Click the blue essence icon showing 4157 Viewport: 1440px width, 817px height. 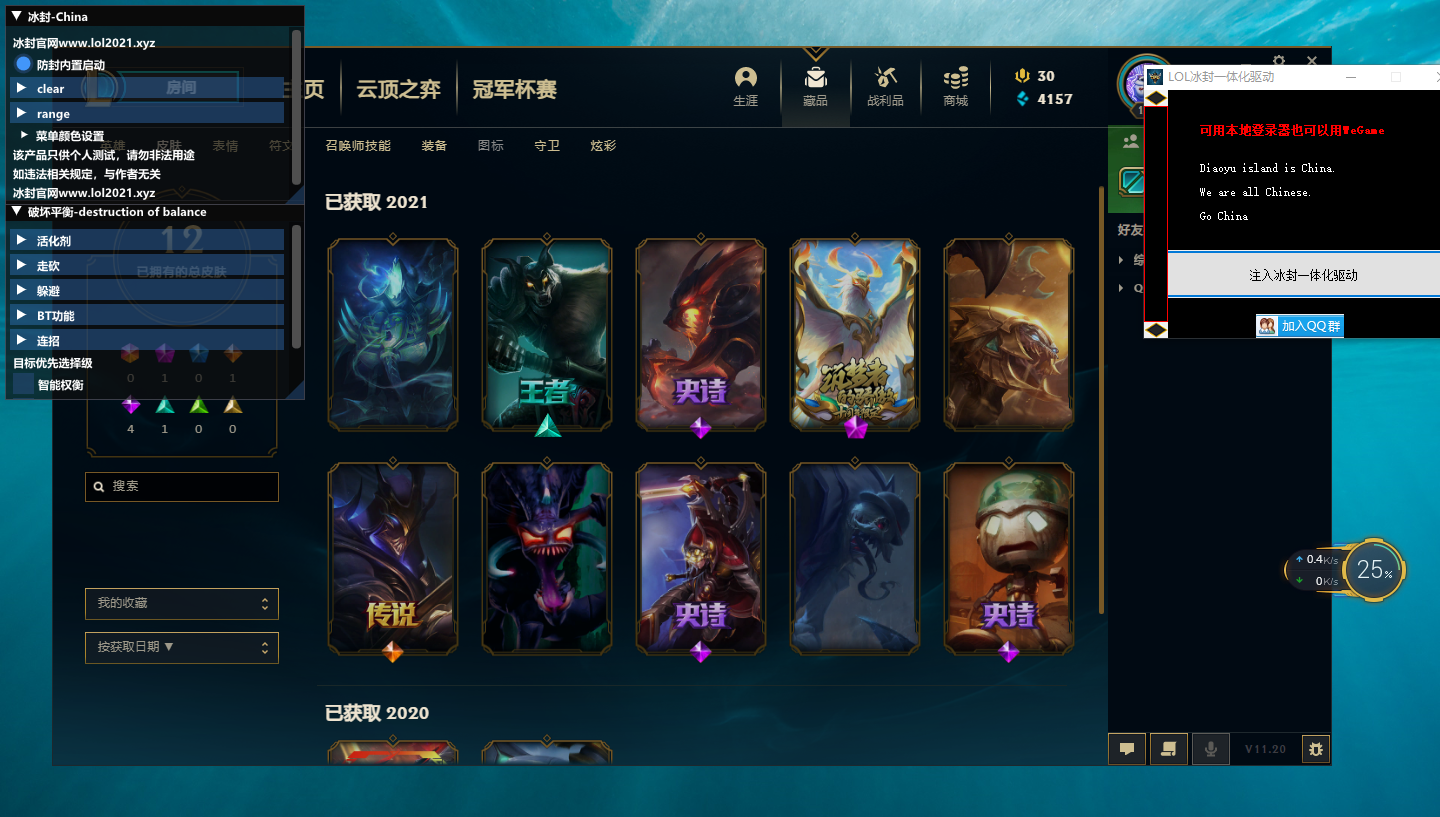coord(1023,99)
